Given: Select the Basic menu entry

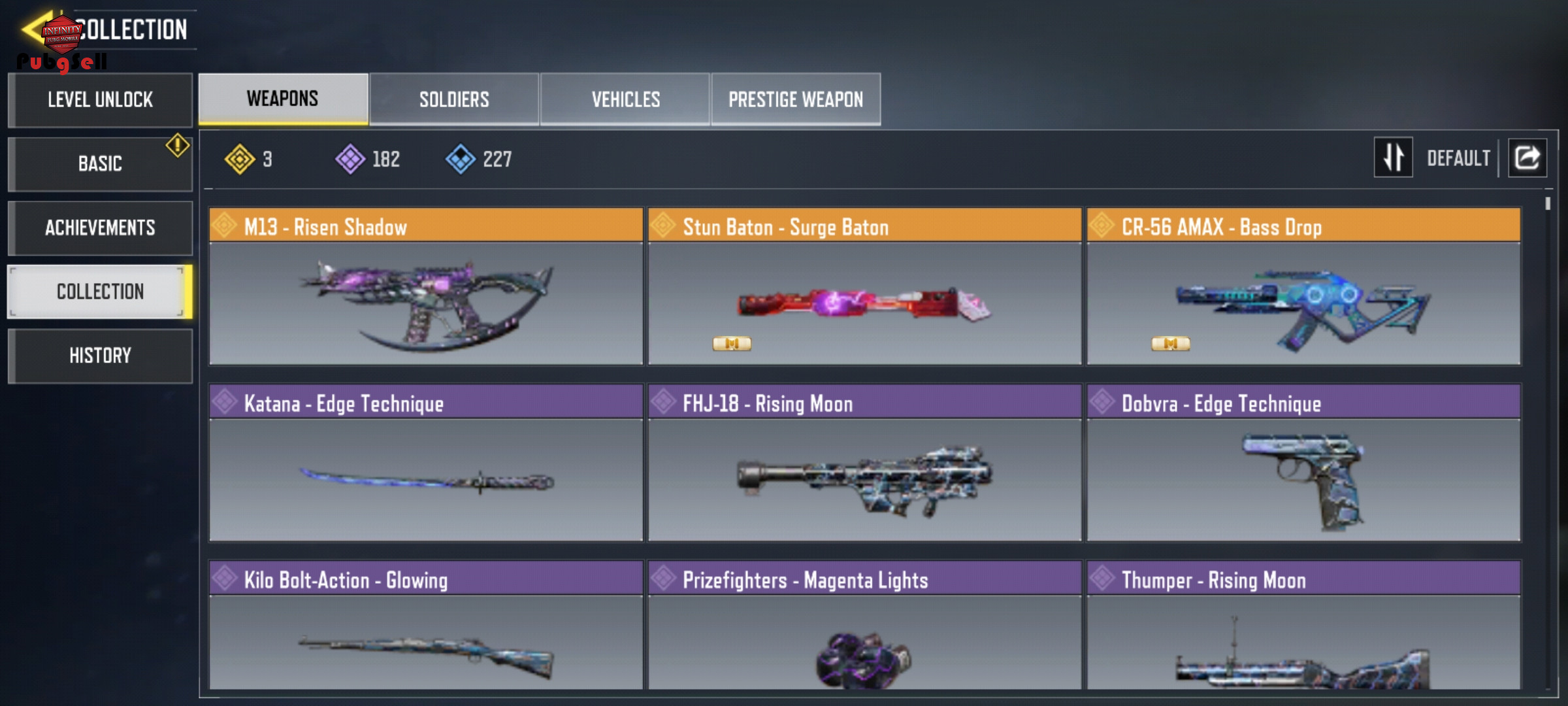Looking at the screenshot, I should tap(100, 163).
